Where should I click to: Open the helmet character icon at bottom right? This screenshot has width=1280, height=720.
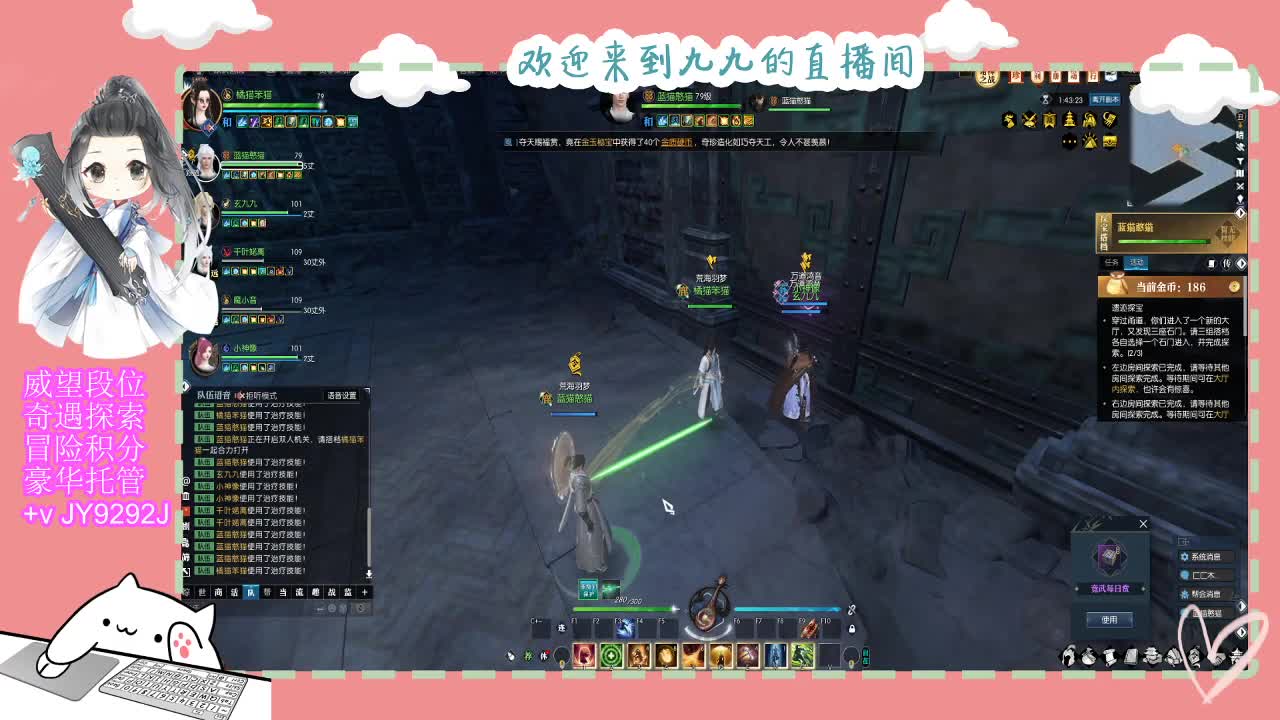[x=1069, y=655]
